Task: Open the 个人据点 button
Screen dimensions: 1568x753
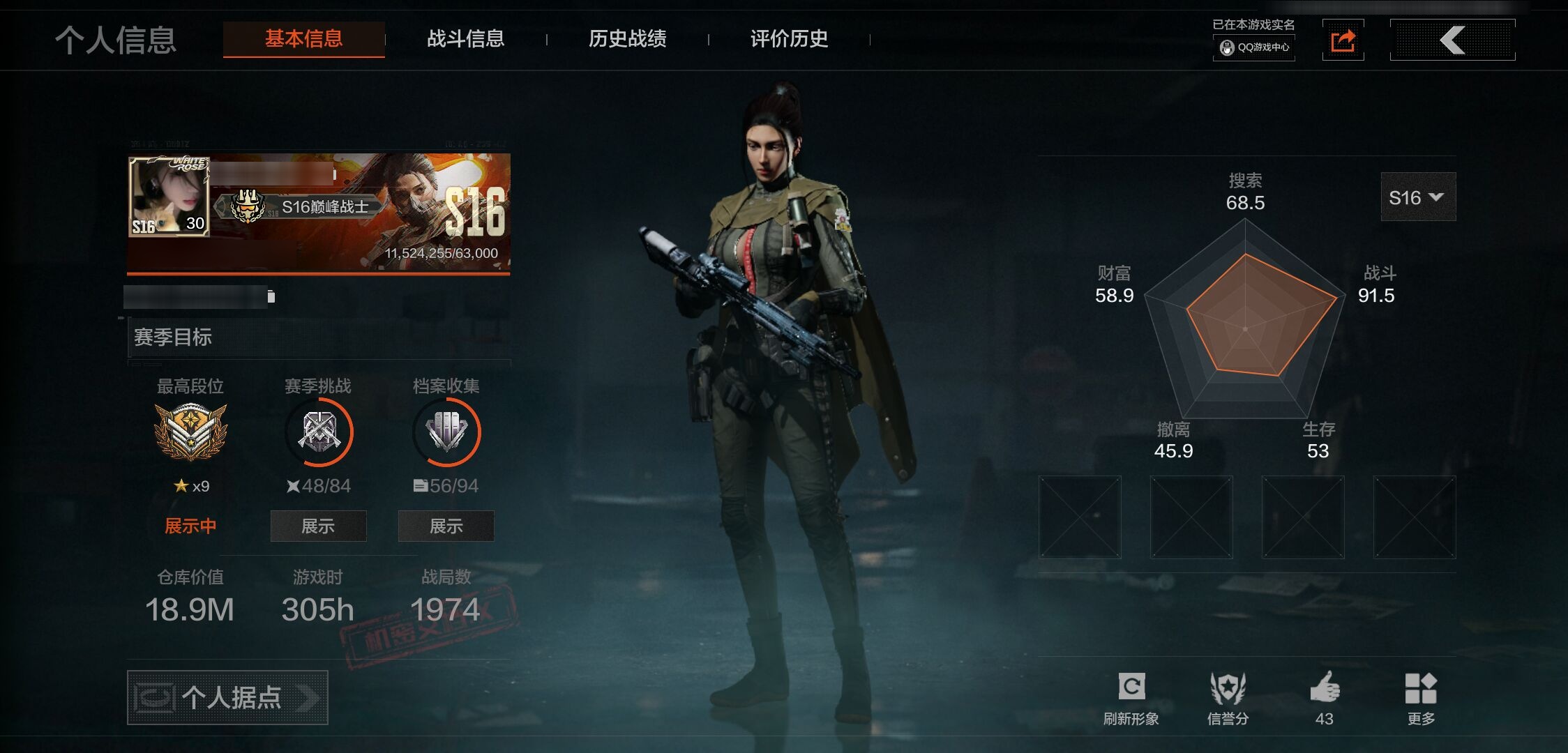Action: (227, 697)
